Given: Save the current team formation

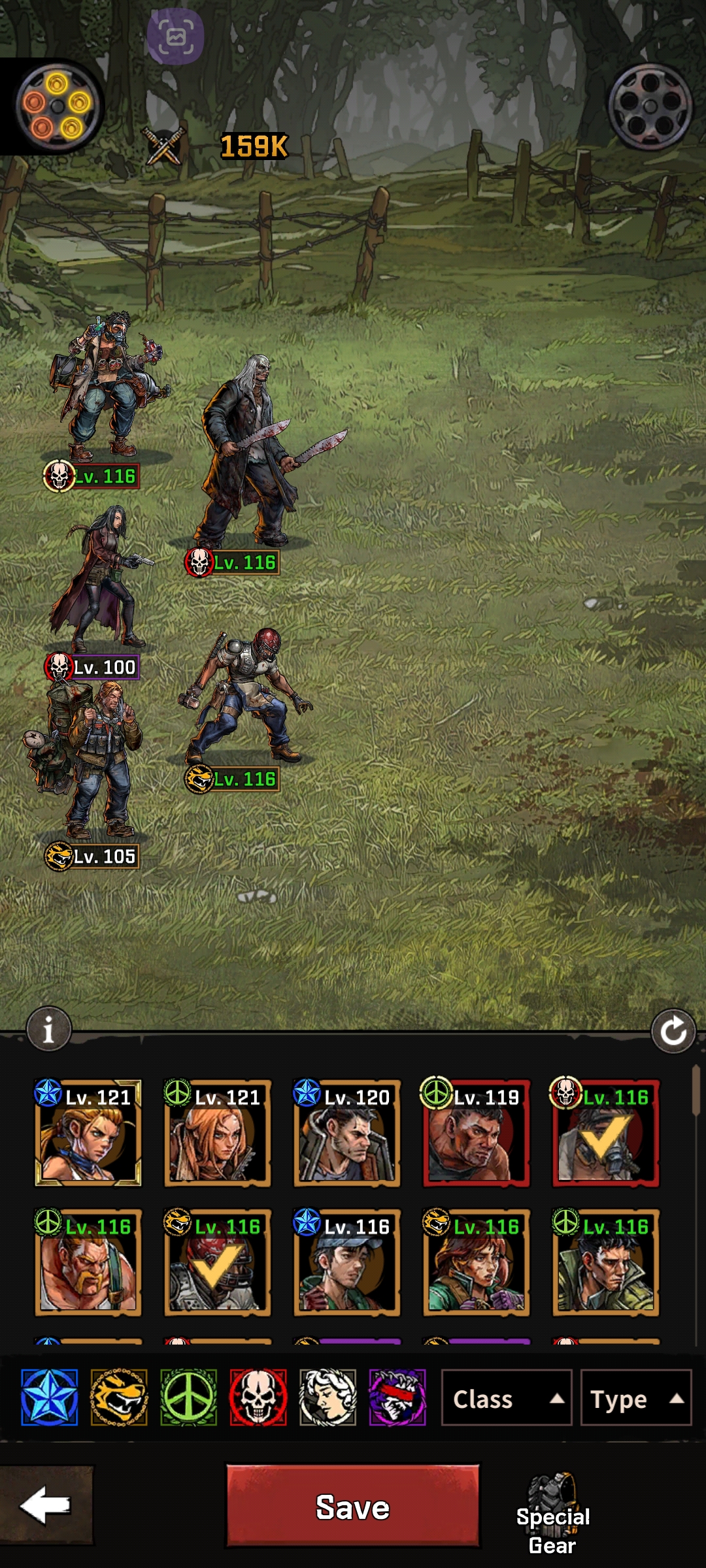Looking at the screenshot, I should tap(352, 1507).
